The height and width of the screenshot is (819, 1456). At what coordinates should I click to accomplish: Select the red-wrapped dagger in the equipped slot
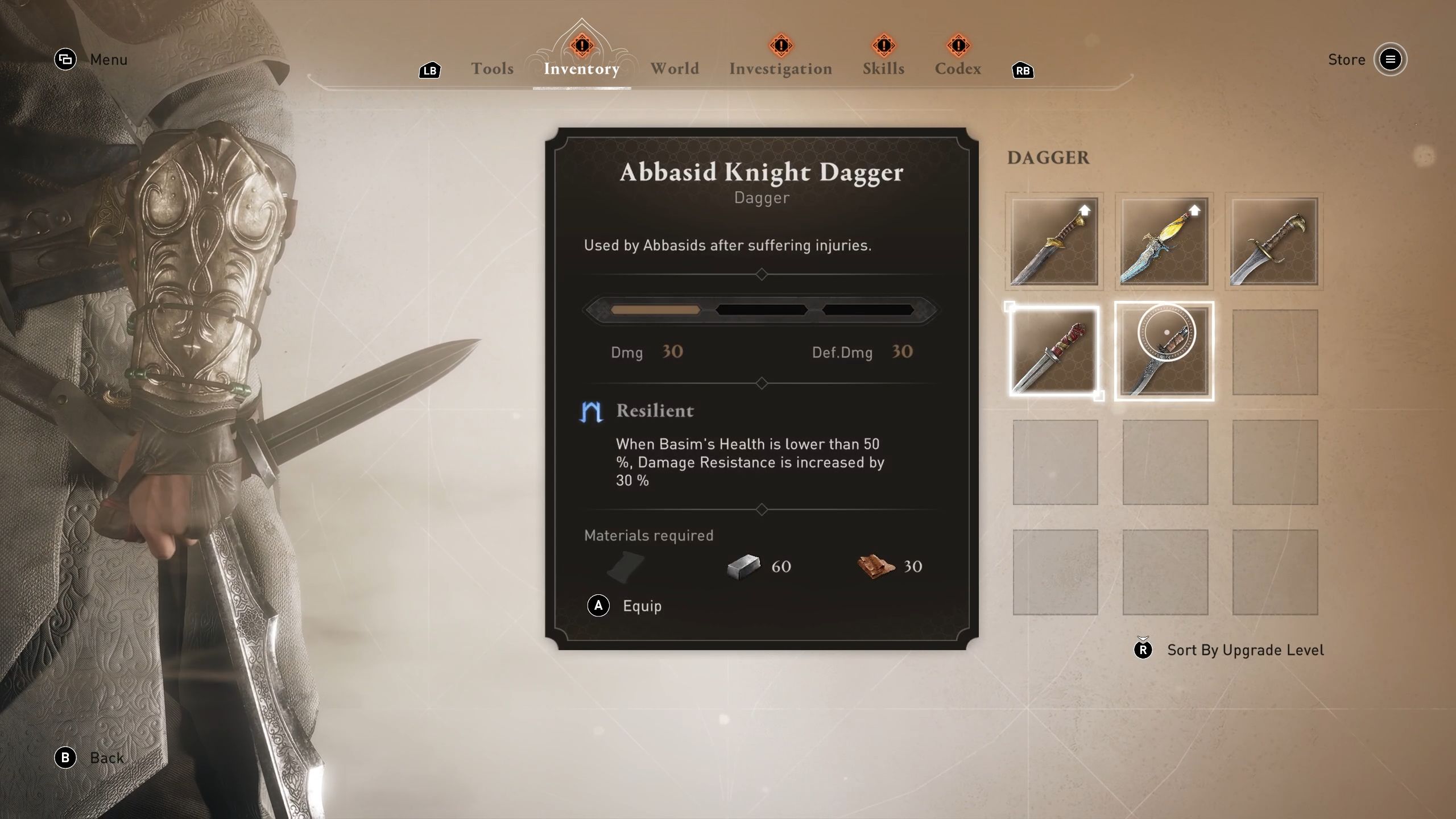click(1053, 351)
